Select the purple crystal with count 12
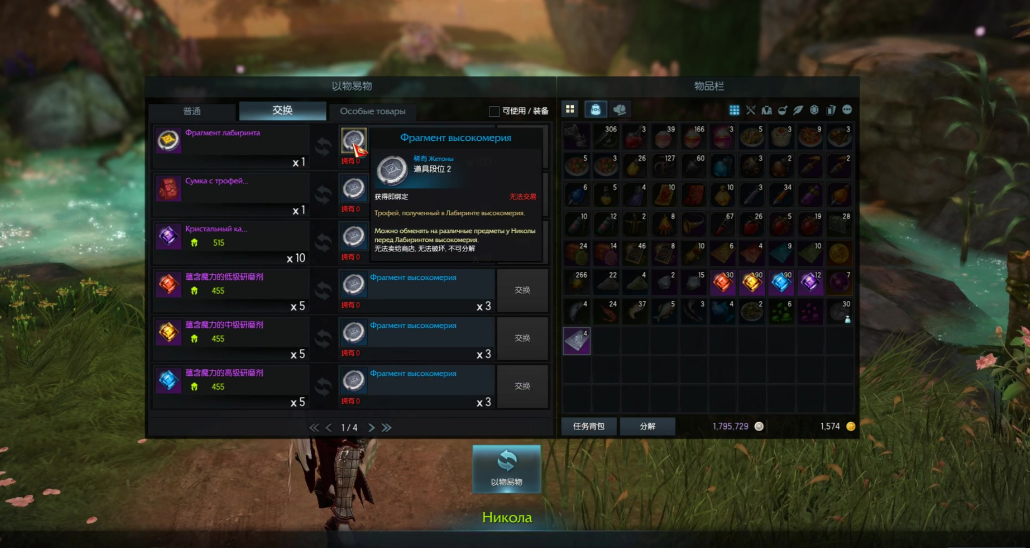Image resolution: width=1030 pixels, height=548 pixels. pyautogui.click(x=810, y=284)
